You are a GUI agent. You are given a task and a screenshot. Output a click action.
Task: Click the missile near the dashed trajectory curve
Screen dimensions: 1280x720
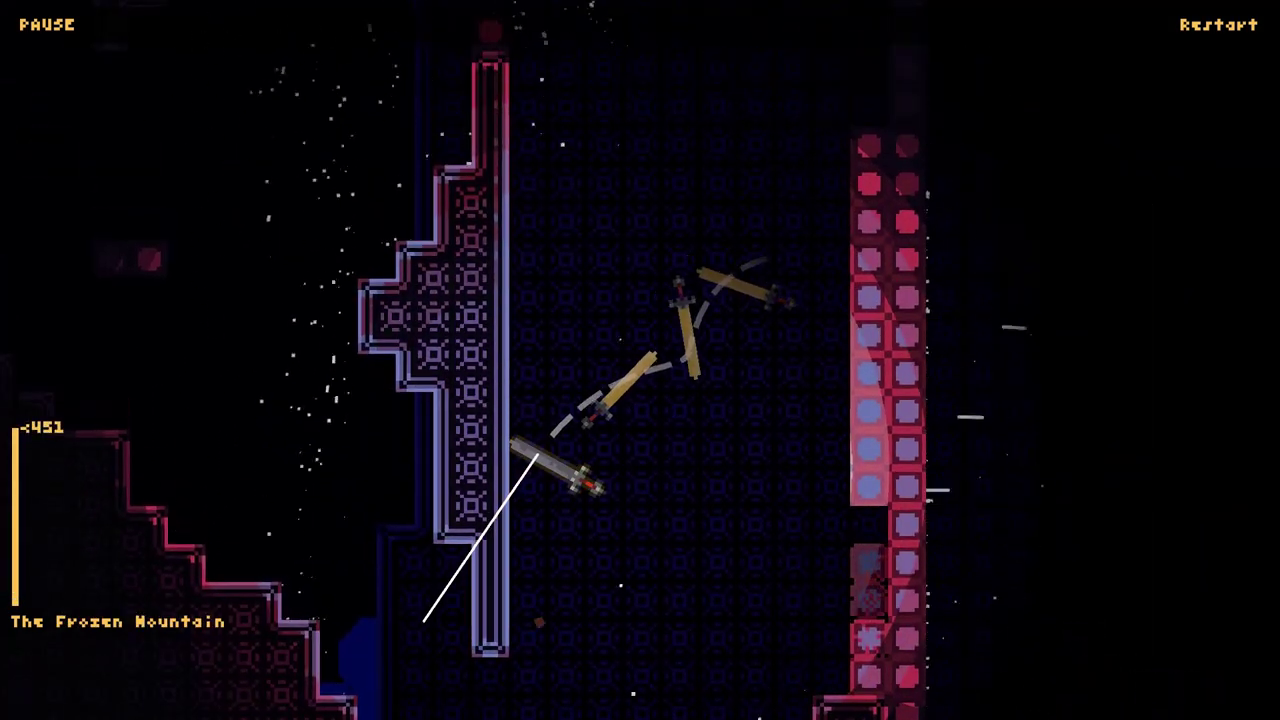click(598, 412)
